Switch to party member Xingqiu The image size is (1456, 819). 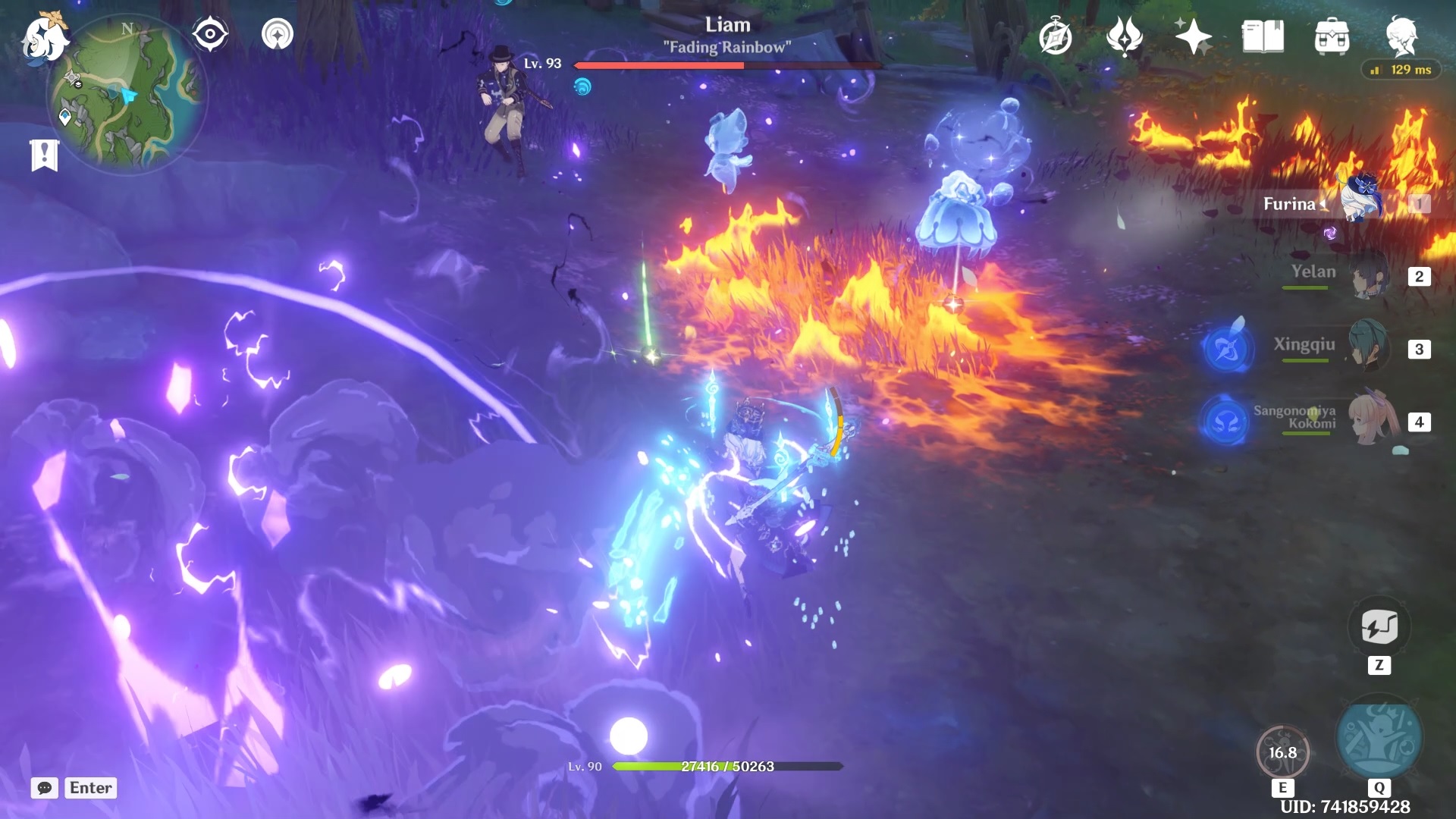click(1369, 347)
